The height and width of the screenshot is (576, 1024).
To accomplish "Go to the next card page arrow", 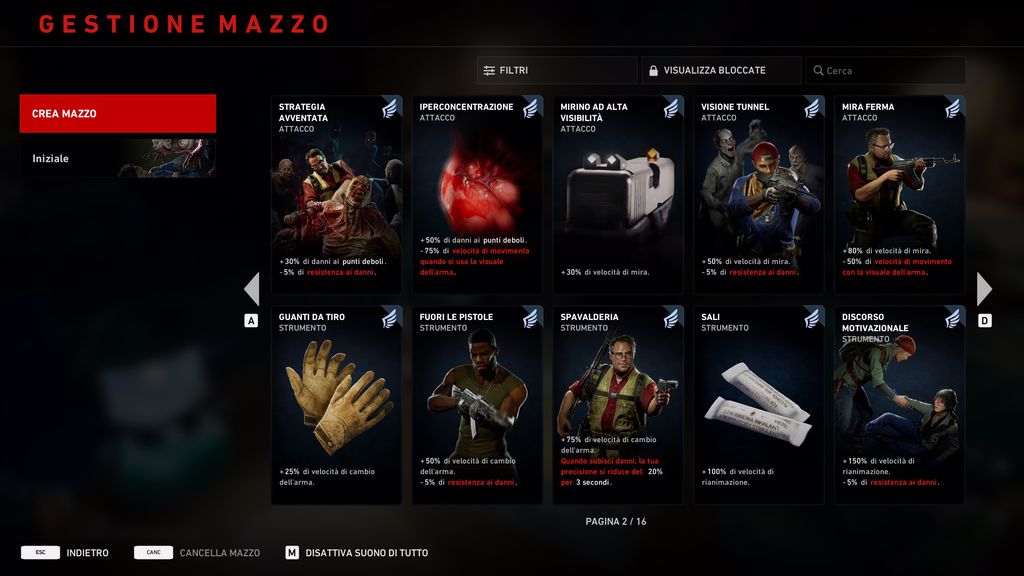I will coord(984,289).
